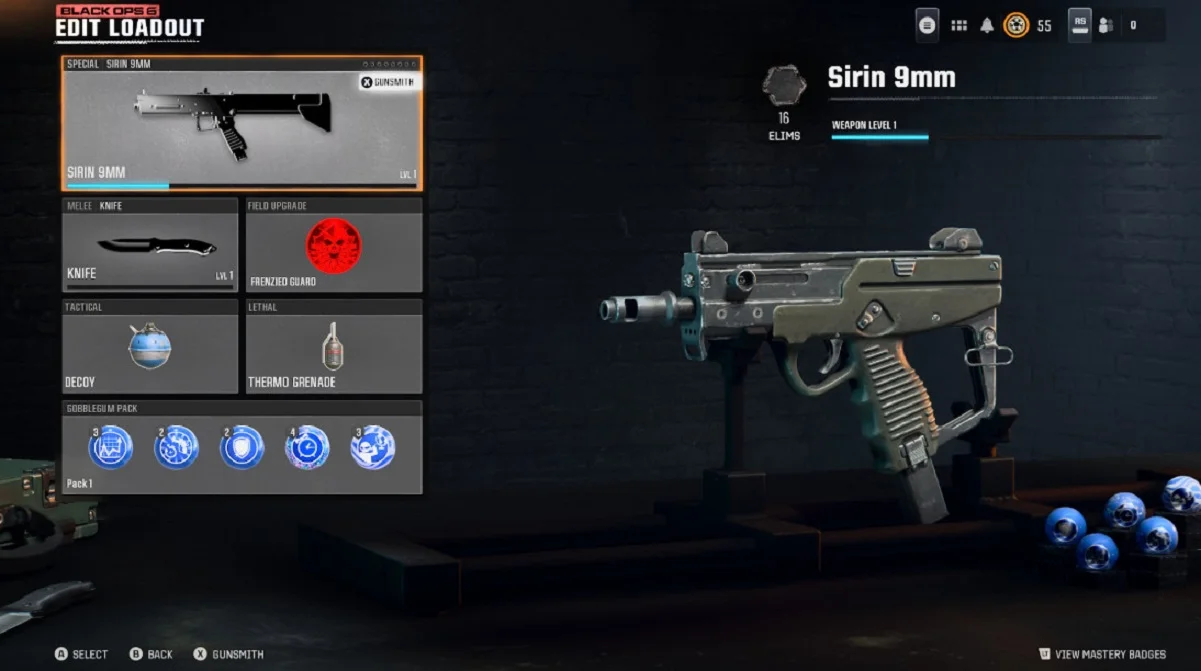Click the Back option in footer
The image size is (1201, 671).
pyautogui.click(x=151, y=654)
